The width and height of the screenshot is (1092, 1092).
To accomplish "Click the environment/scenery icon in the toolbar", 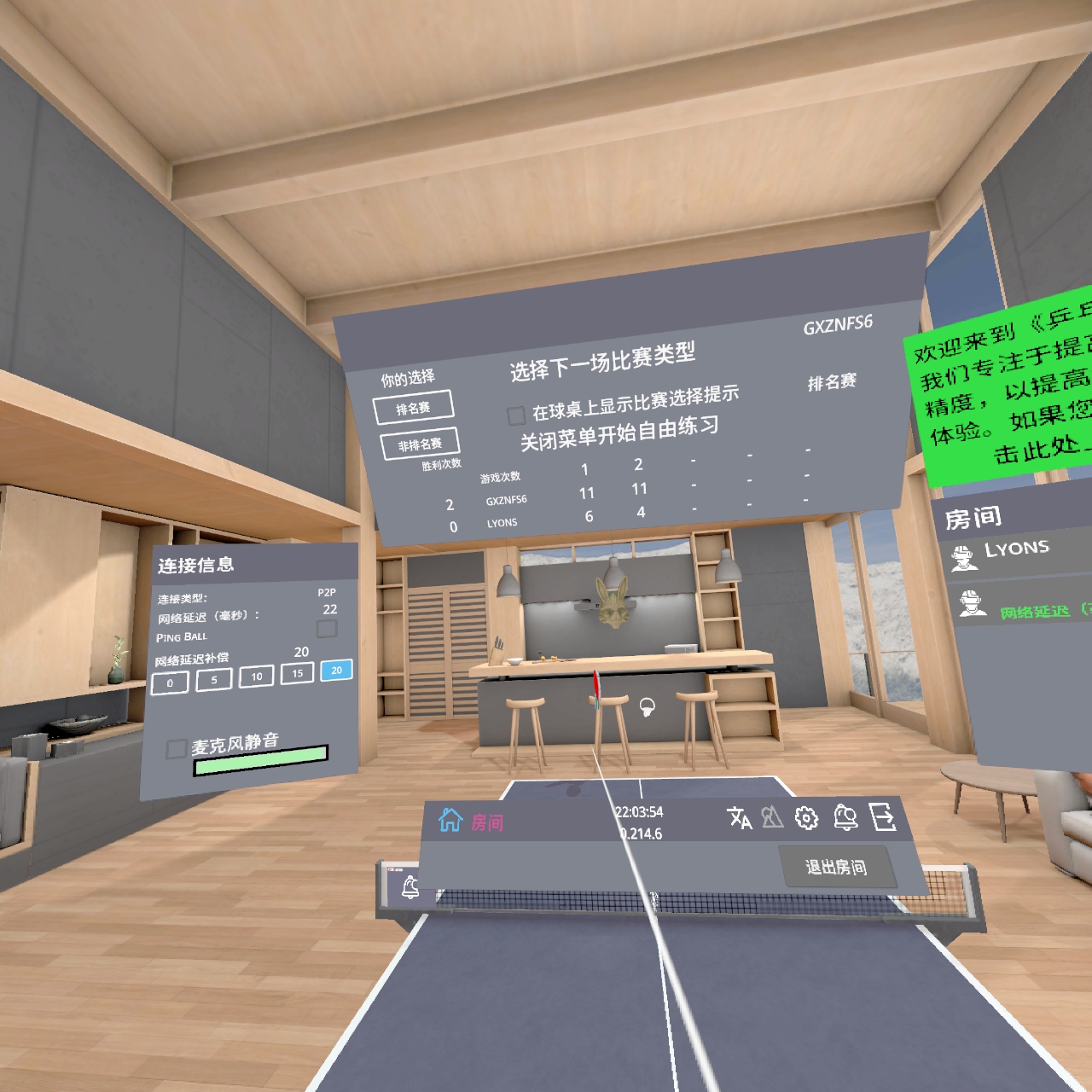I will pyautogui.click(x=770, y=818).
